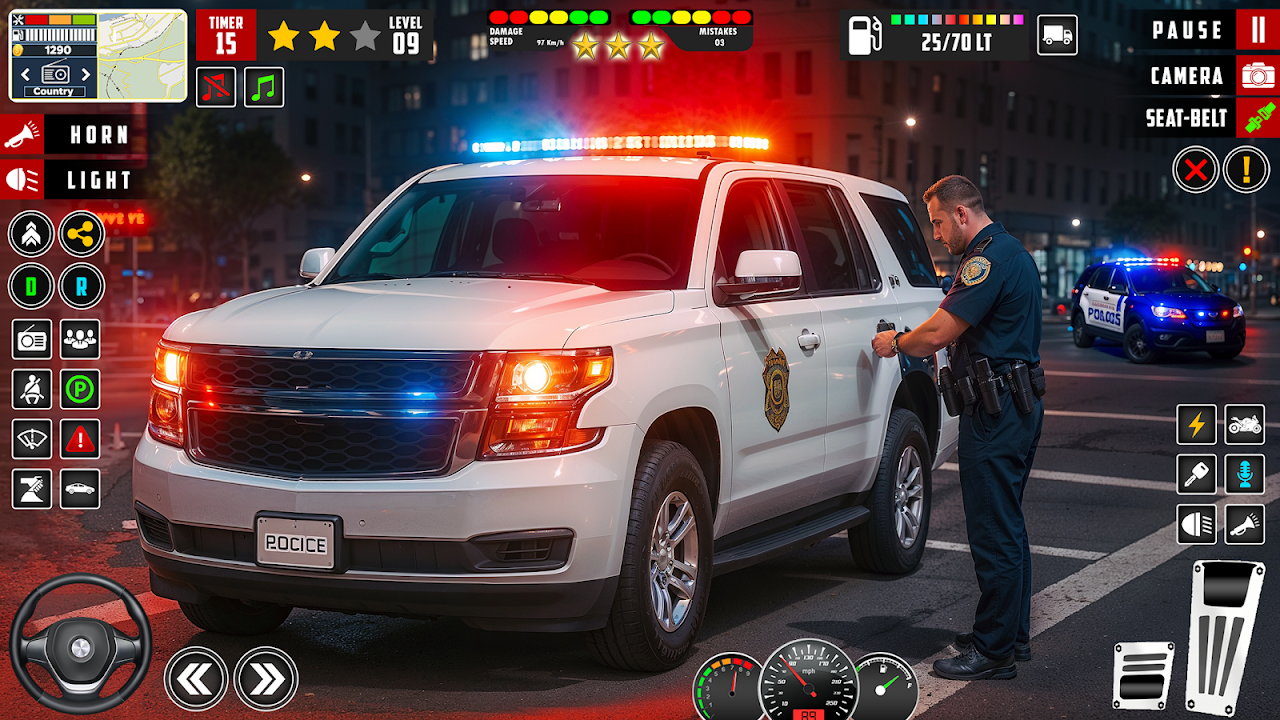Tap the ignition key icon
Viewport: 1280px width, 720px height.
[x=1196, y=474]
